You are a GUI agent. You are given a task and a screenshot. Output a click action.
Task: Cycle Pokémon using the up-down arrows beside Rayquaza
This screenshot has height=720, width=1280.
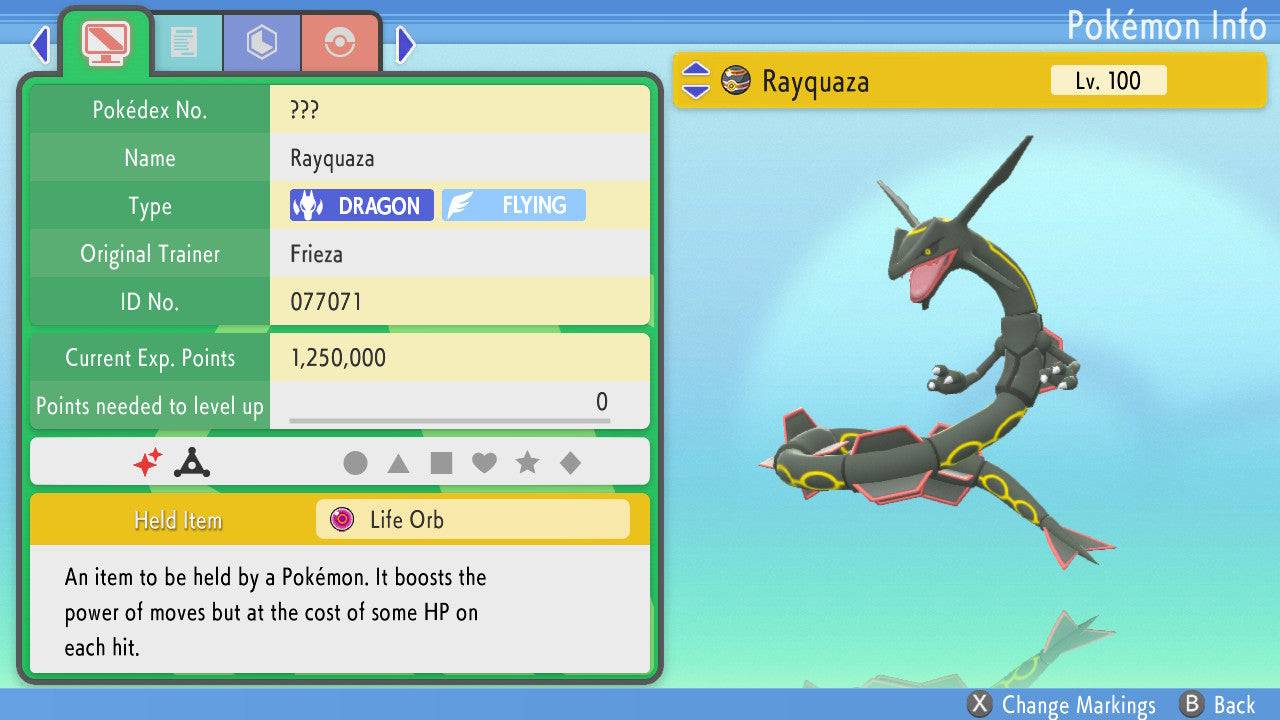coord(695,81)
